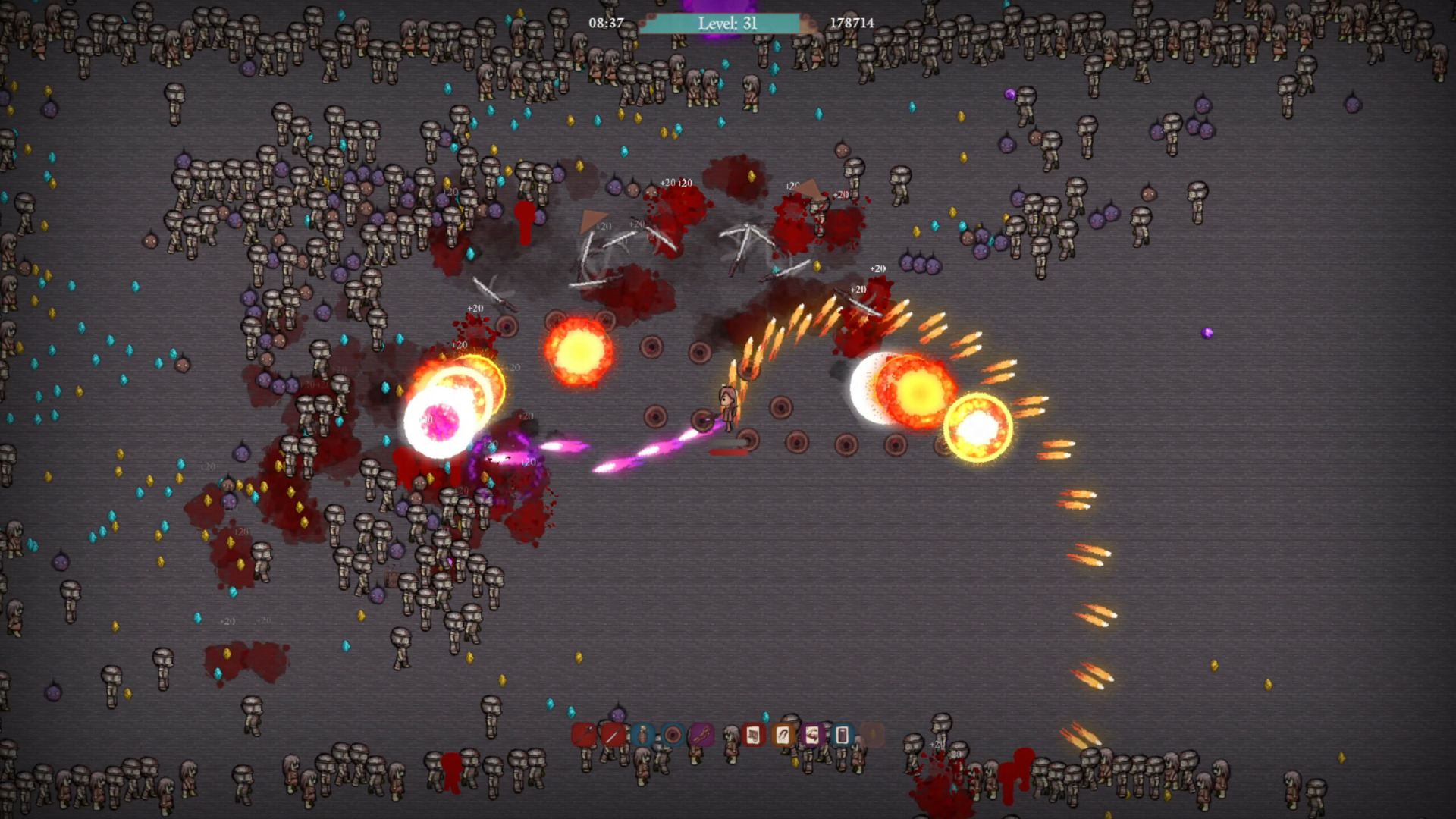Select the white blade weapon icon
1456x819 pixels.
pyautogui.click(x=613, y=734)
